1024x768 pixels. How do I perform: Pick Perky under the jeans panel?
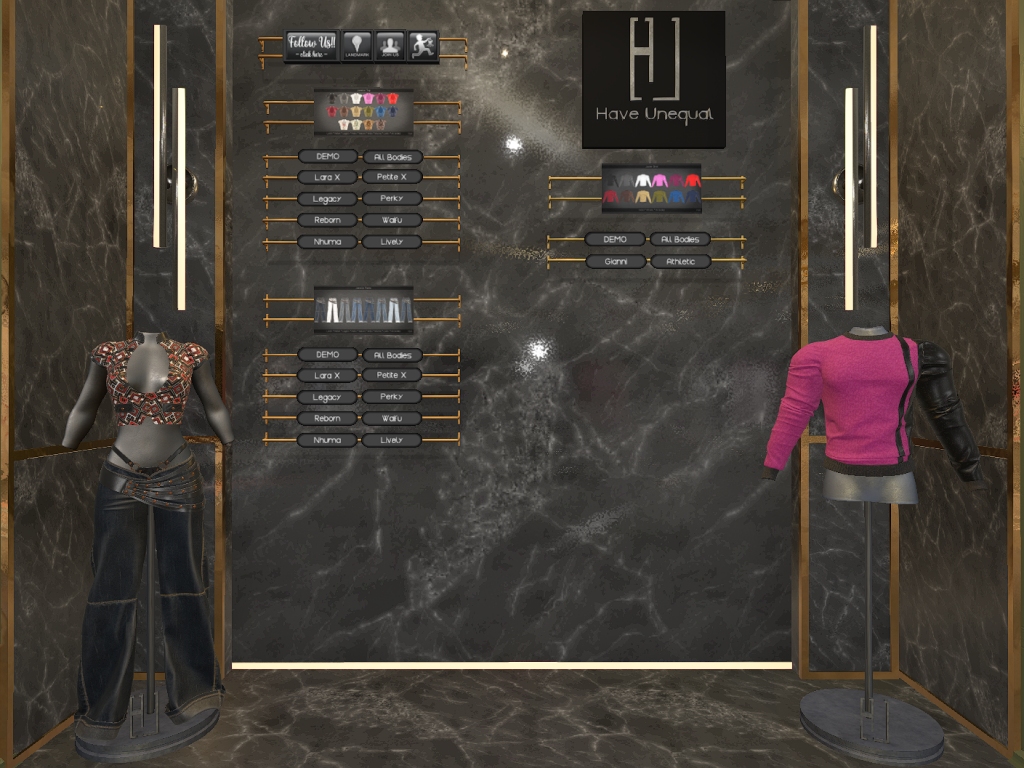(x=393, y=397)
